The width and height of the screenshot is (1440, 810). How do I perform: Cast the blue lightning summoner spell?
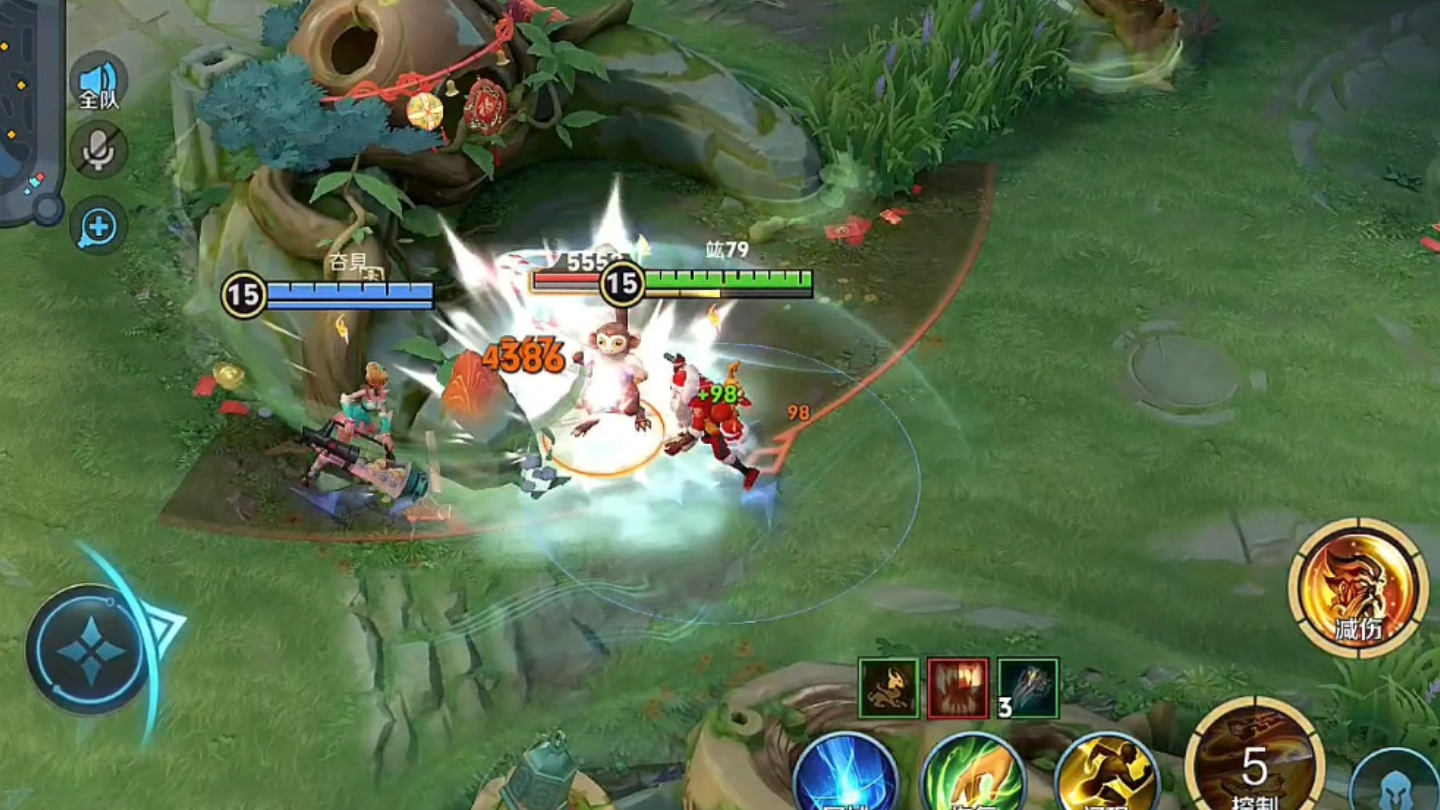[x=845, y=775]
